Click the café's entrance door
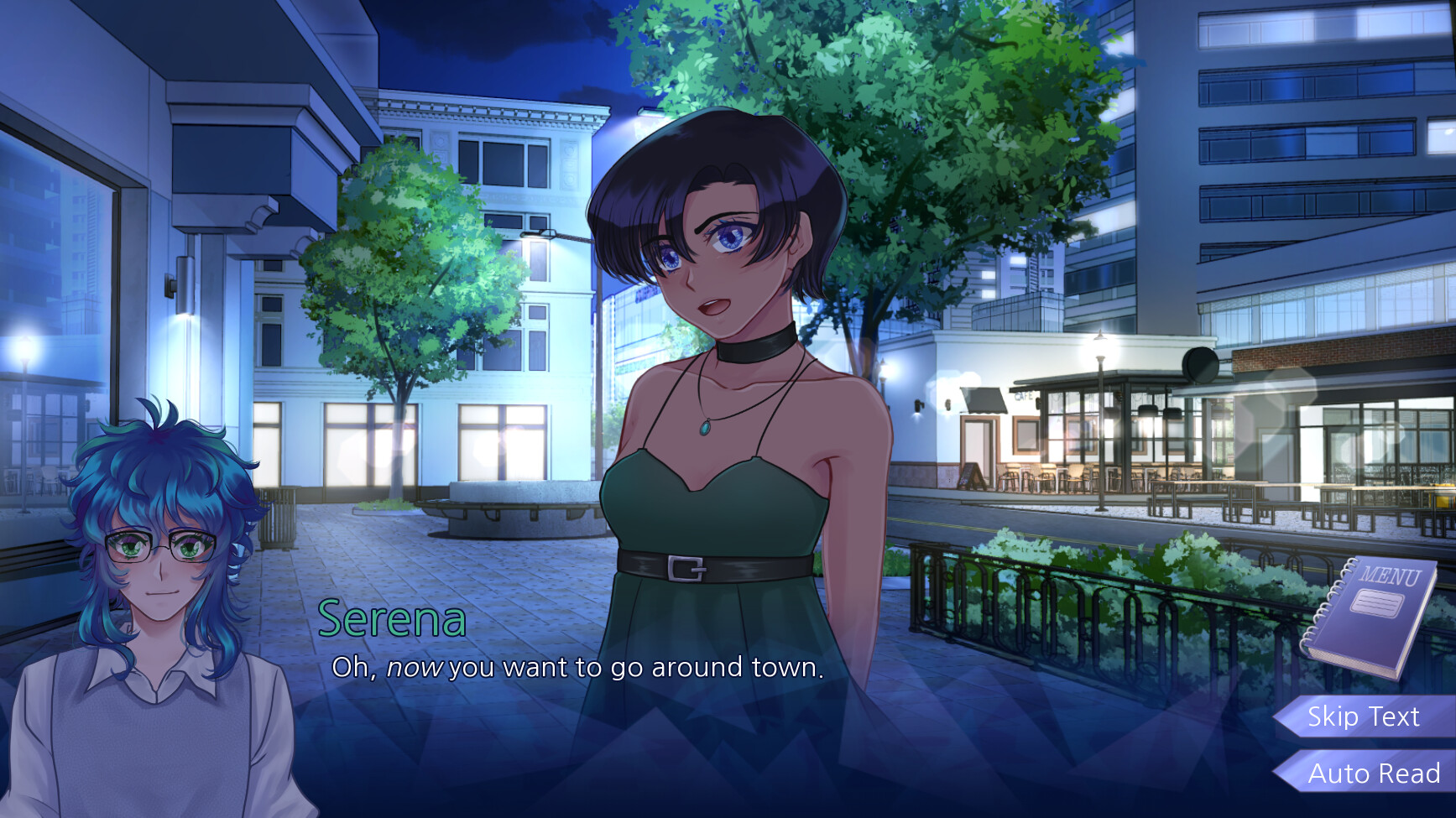The width and height of the screenshot is (1456, 818). coord(979,443)
